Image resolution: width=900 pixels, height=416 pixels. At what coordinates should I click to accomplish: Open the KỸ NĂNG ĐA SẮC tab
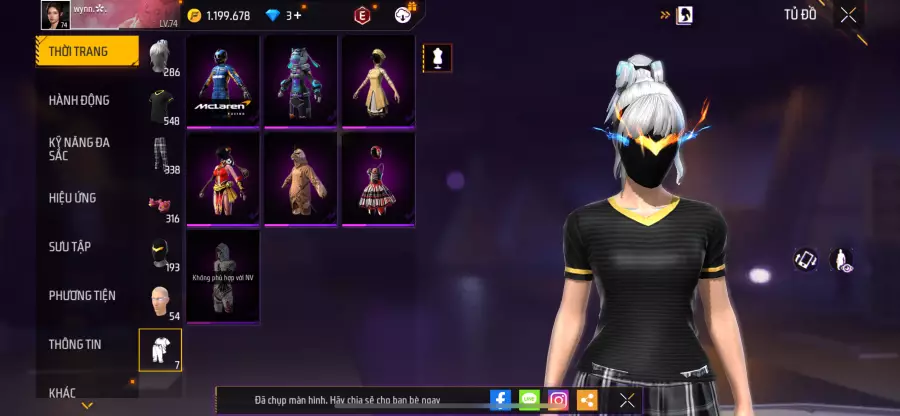[x=80, y=149]
